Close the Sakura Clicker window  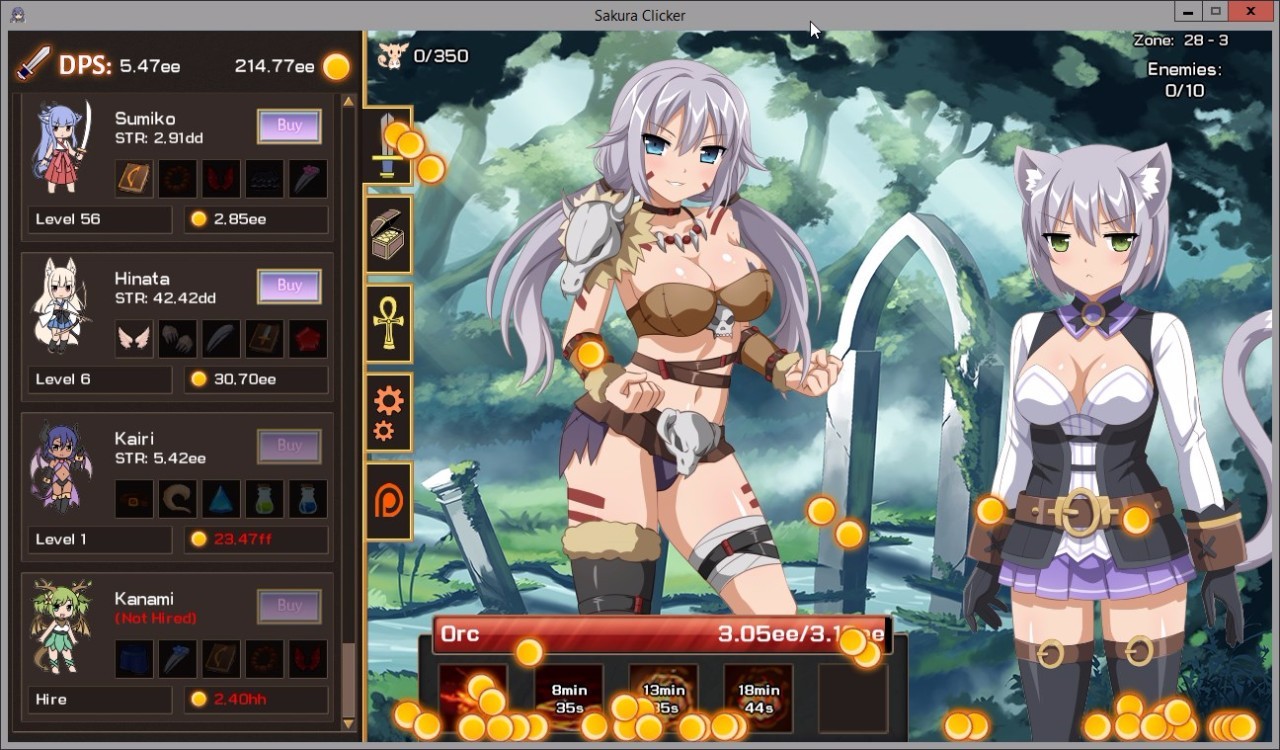(x=1251, y=12)
